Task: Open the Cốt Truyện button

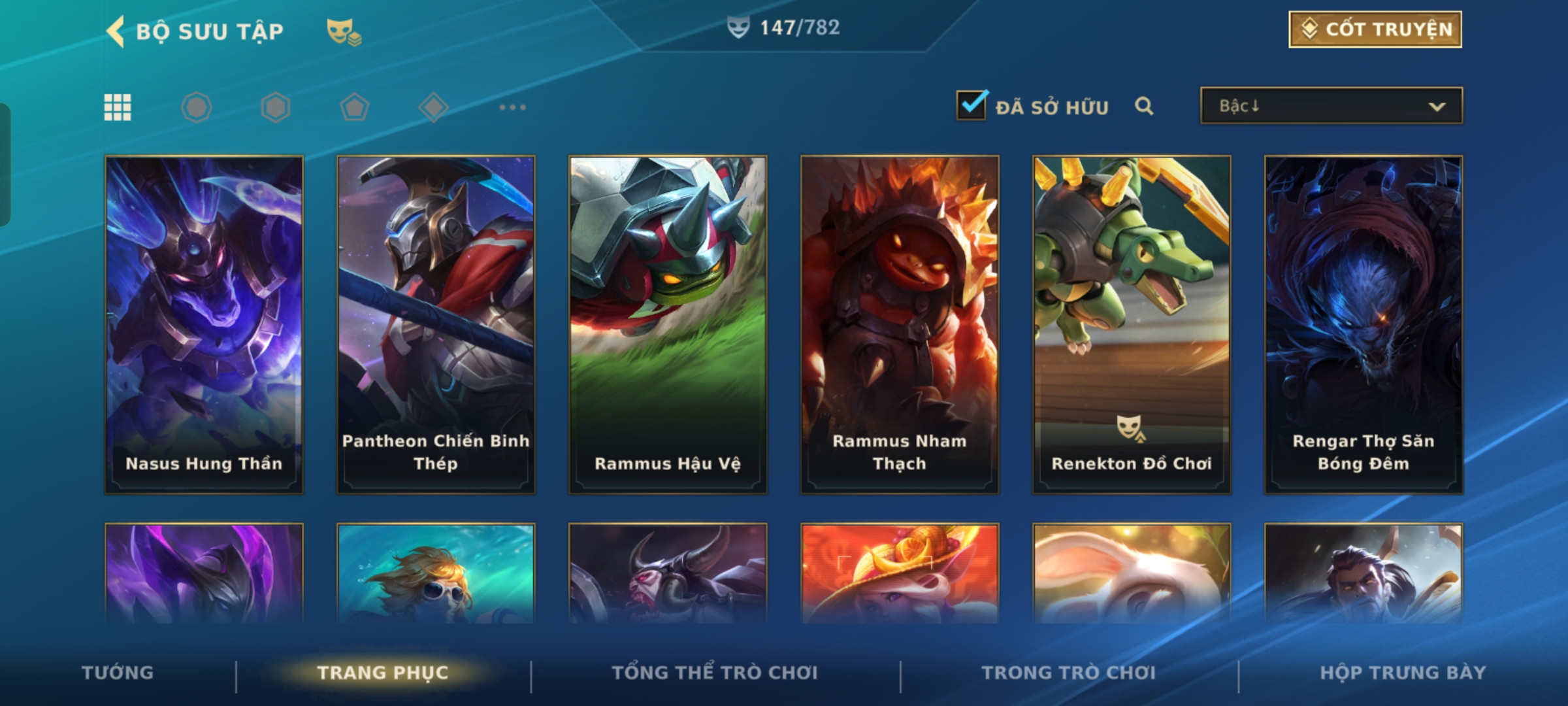Action: 1375,29
